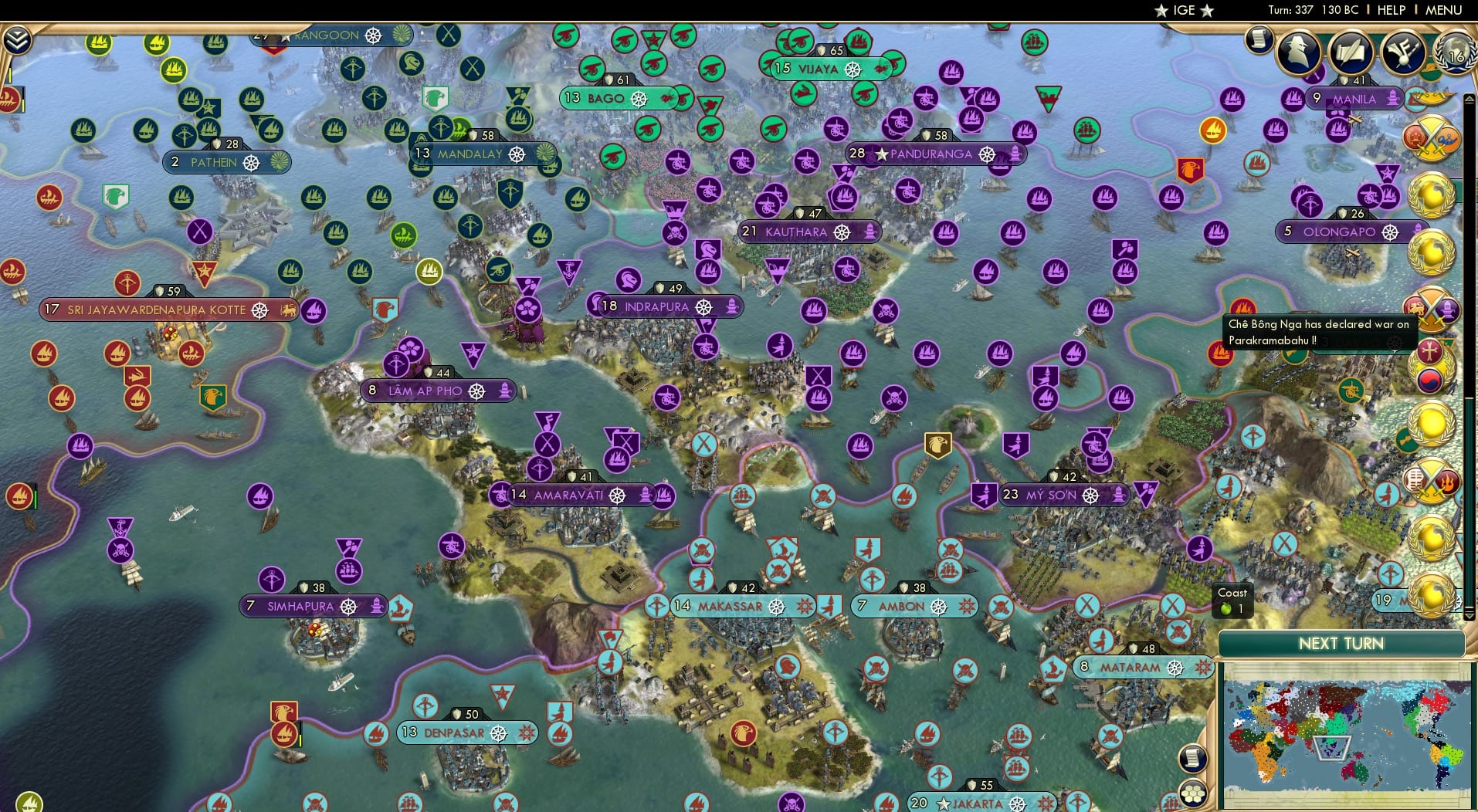Click the laurel-wreathed globe counter showing 16
Viewport: 1478px width, 812px height.
click(x=1458, y=52)
